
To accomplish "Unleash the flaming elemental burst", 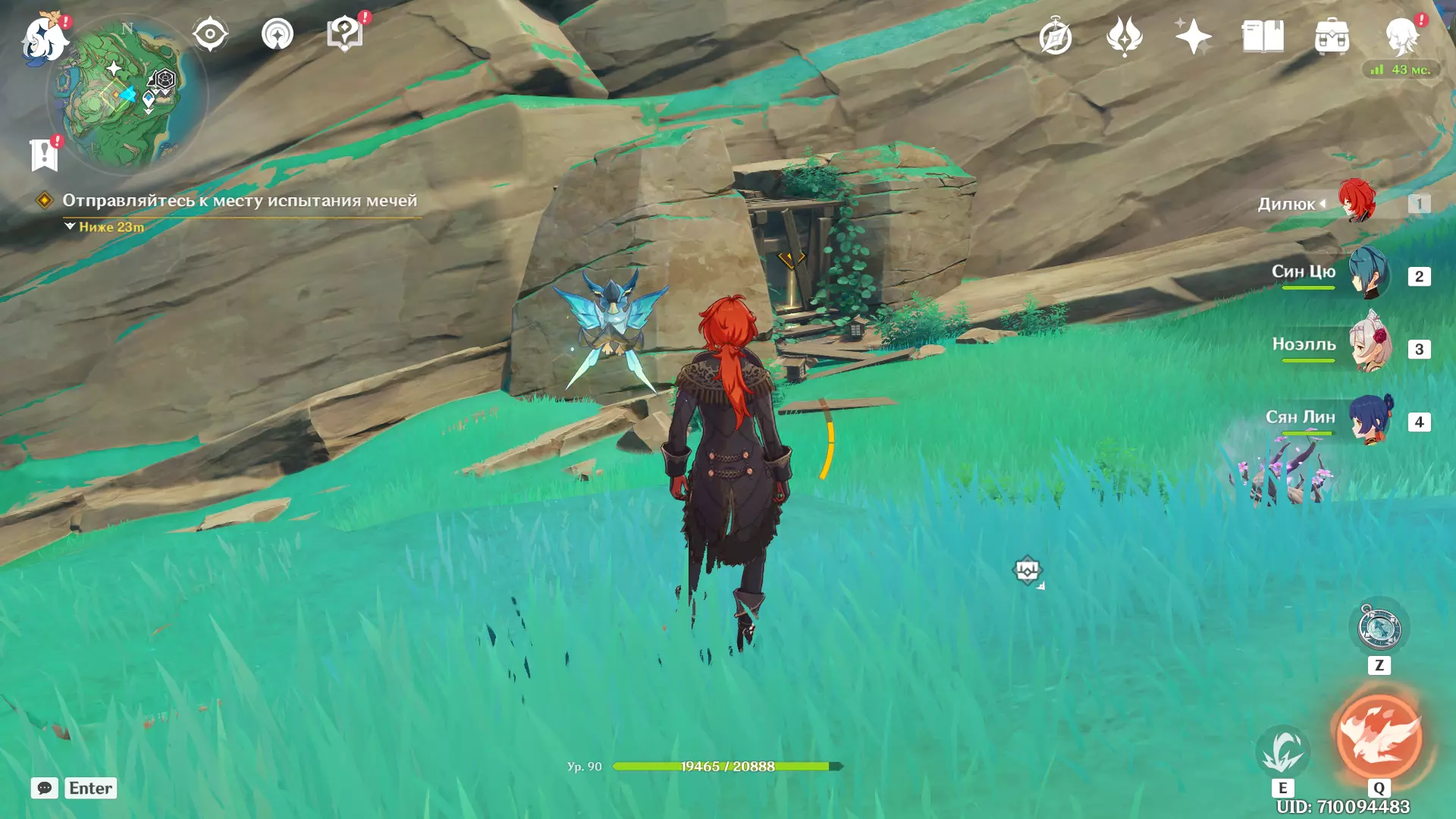I will click(x=1379, y=737).
